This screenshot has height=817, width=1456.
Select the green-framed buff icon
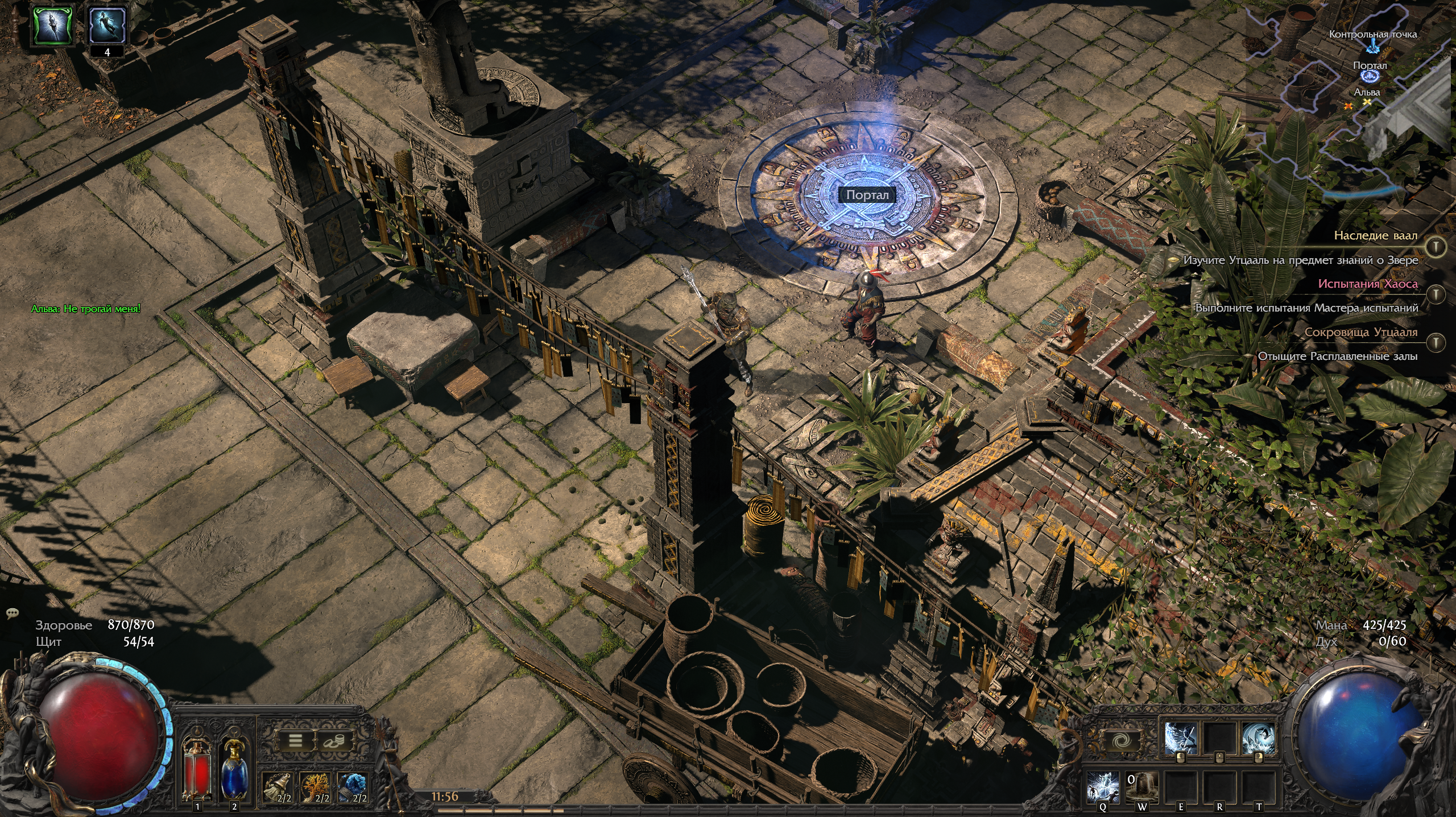[53, 26]
